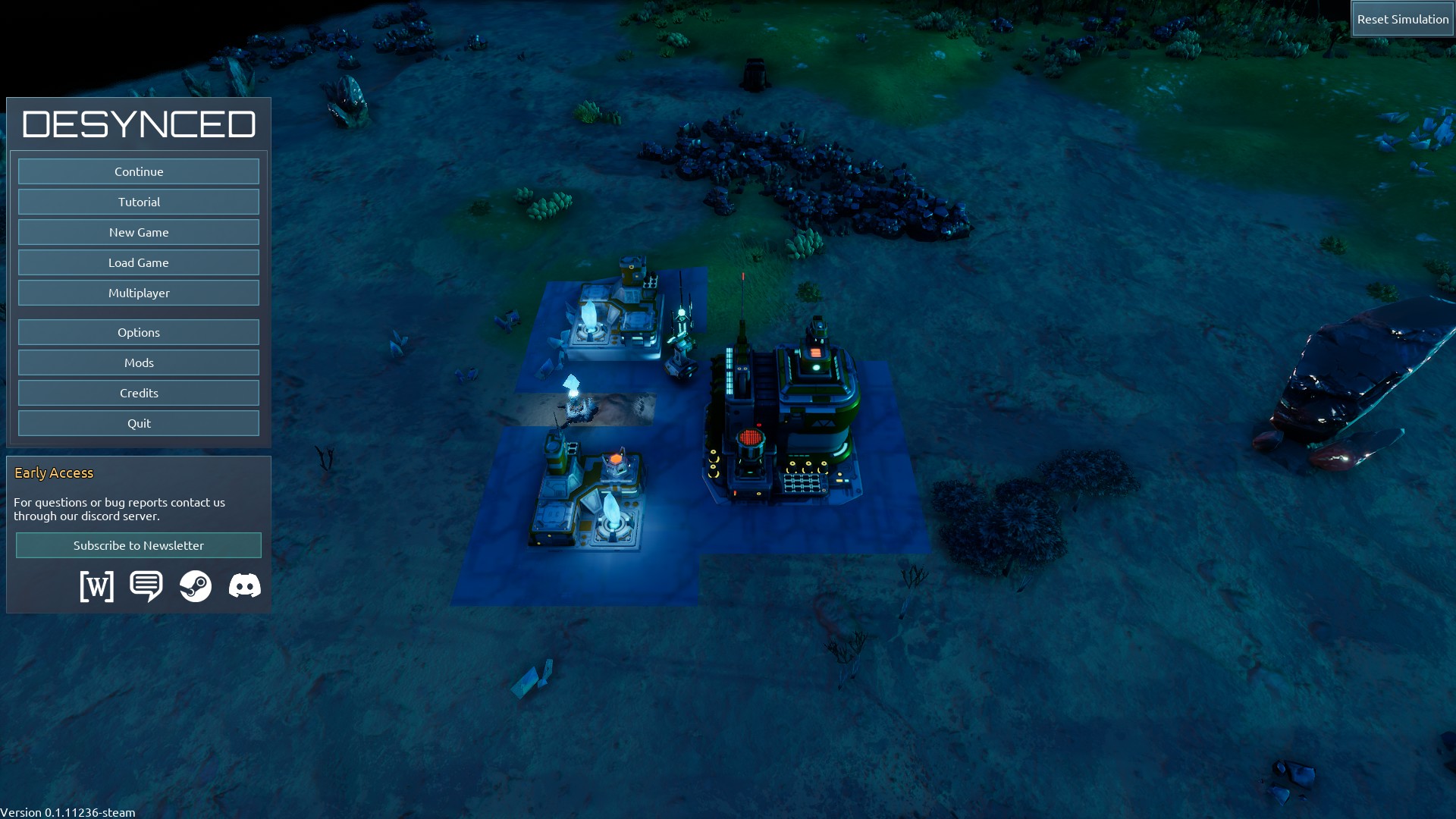
Task: Open the Load Game menu
Action: click(x=139, y=262)
